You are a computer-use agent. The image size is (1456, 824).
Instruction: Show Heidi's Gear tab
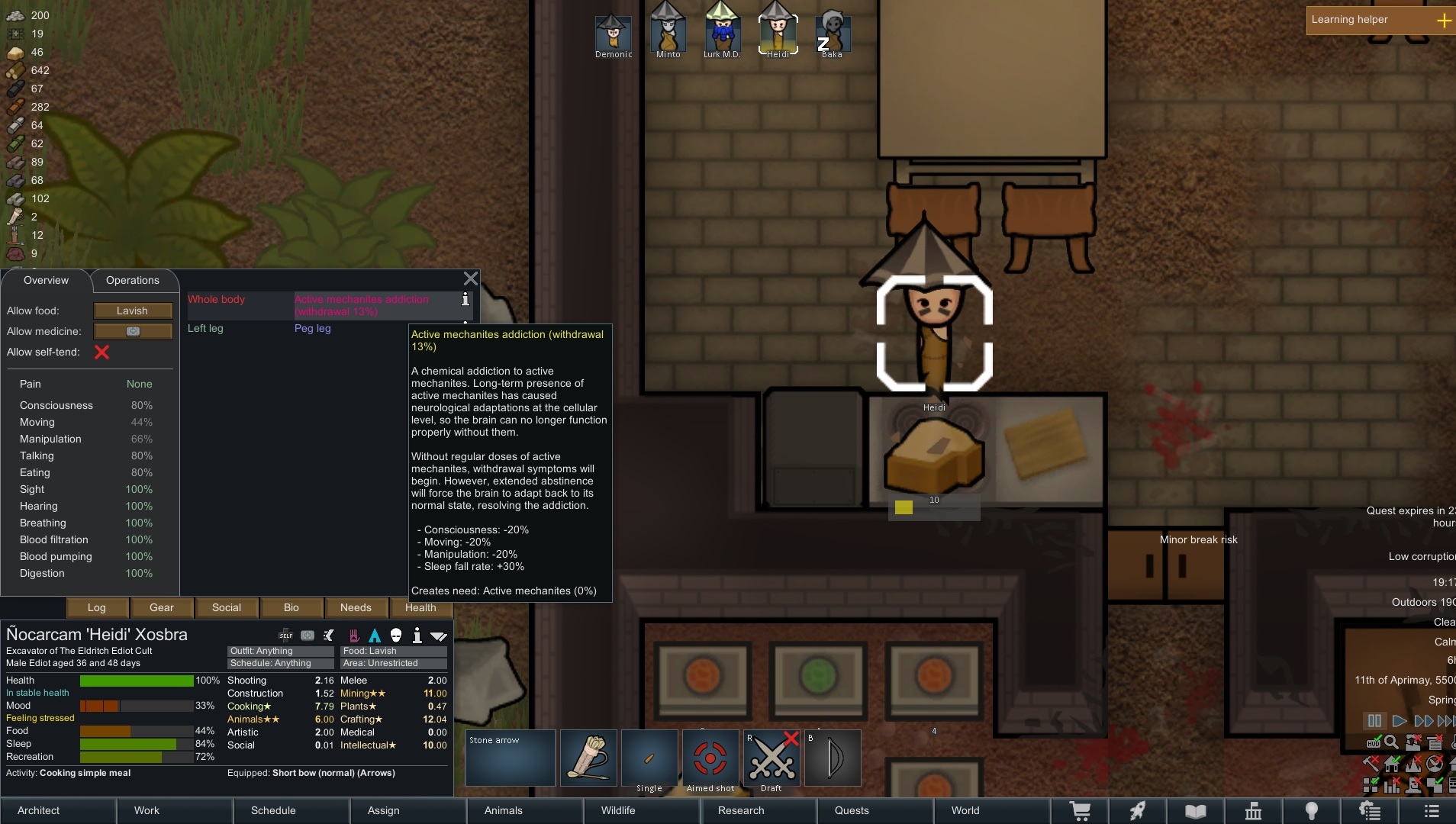161,607
